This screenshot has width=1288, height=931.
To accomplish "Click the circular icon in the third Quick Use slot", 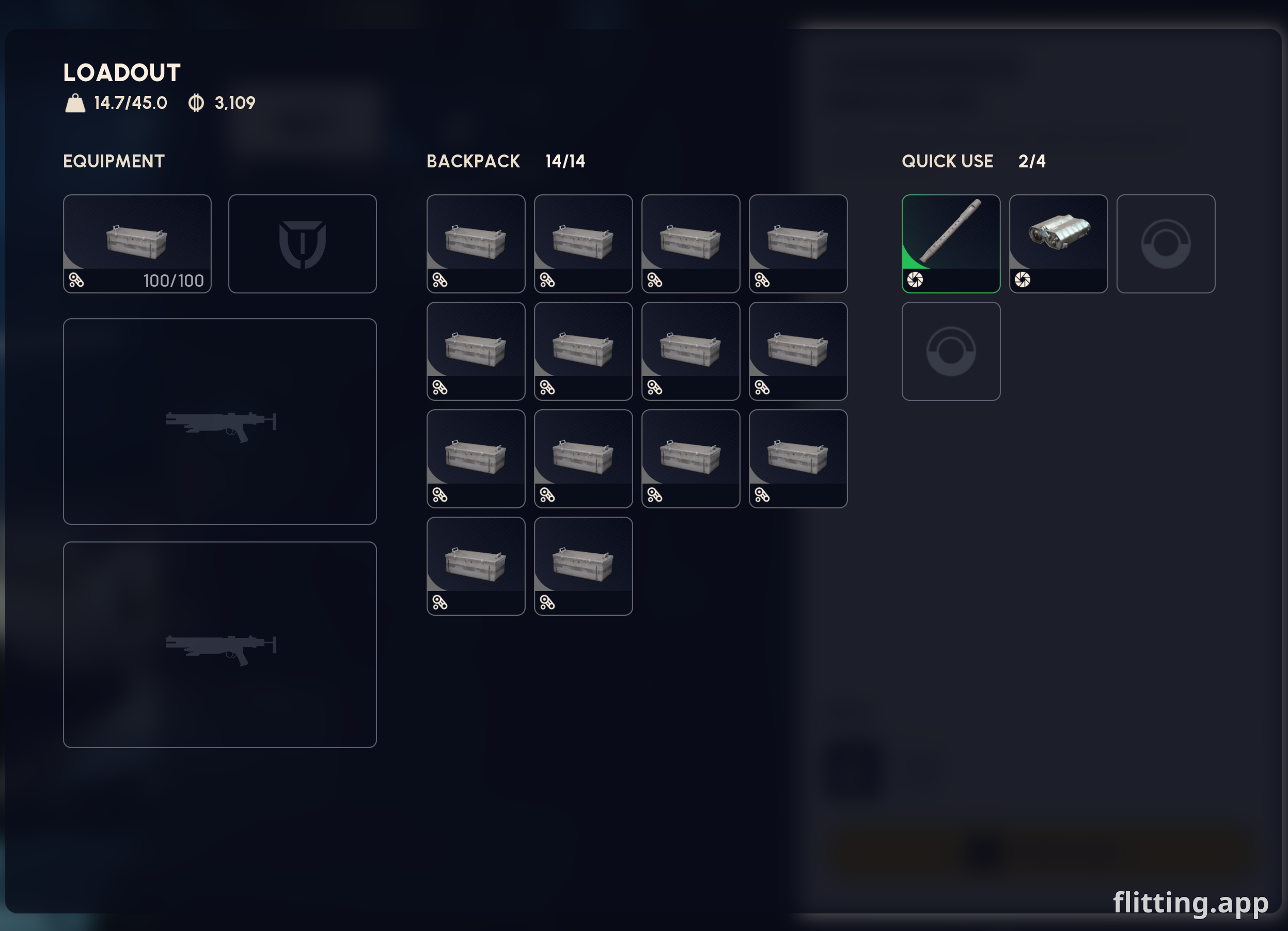I will point(1165,244).
